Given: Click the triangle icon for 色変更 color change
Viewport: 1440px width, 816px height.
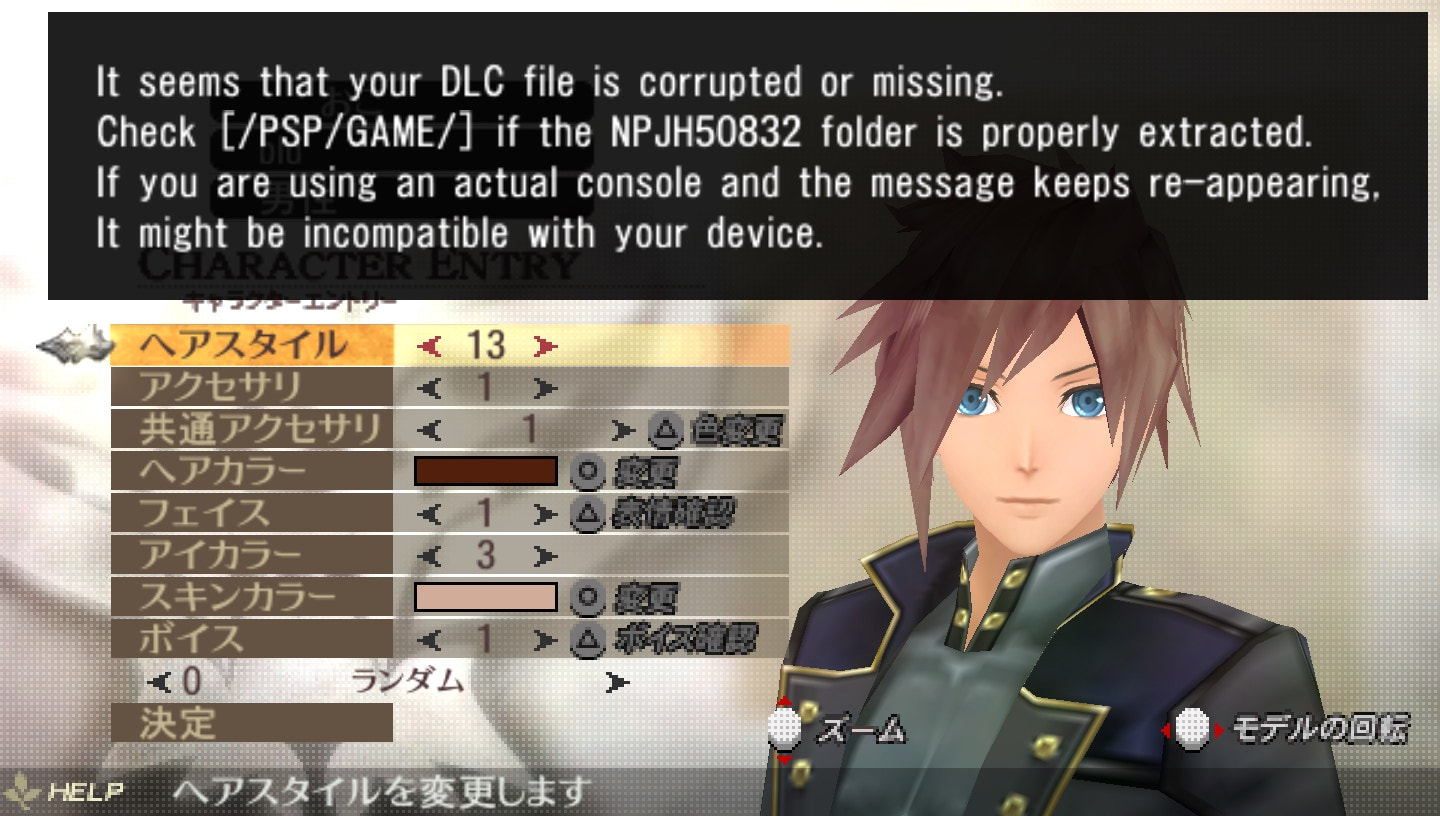Looking at the screenshot, I should click(x=662, y=430).
